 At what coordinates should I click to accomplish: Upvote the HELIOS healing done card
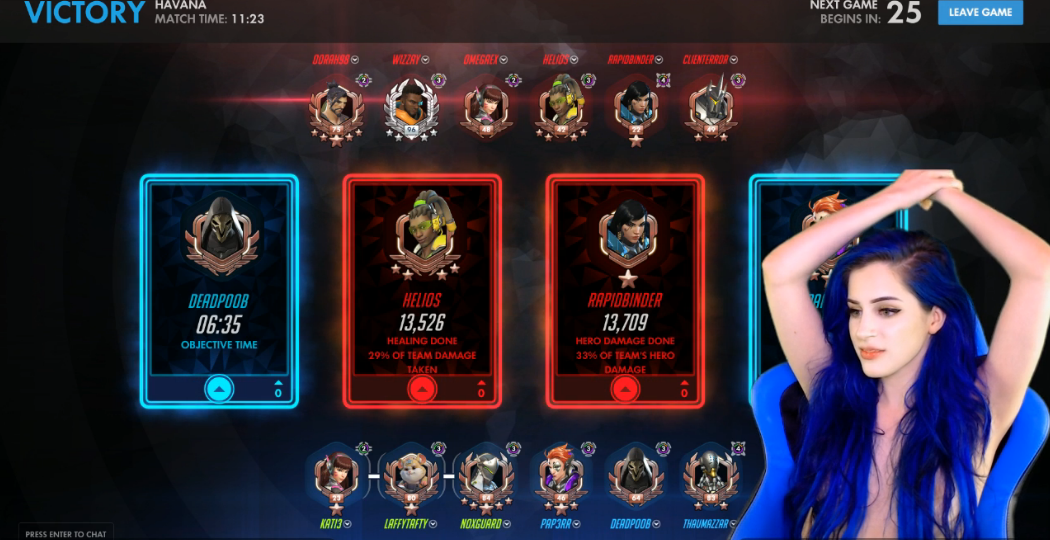(x=422, y=390)
